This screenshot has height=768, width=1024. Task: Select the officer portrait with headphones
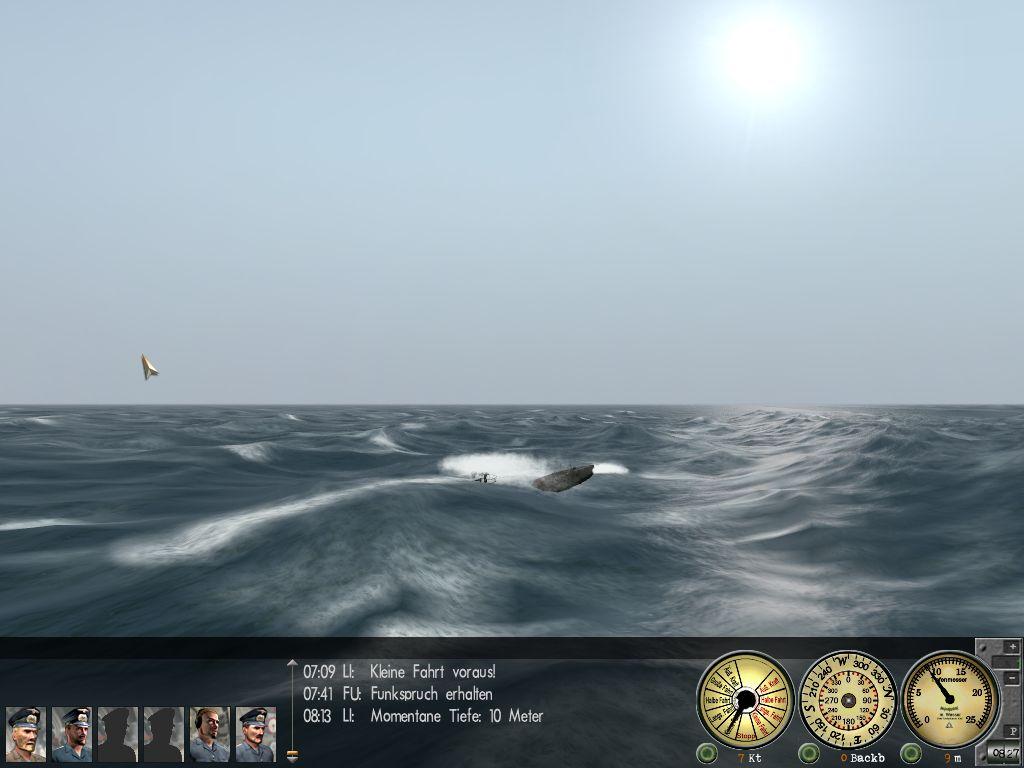(209, 734)
